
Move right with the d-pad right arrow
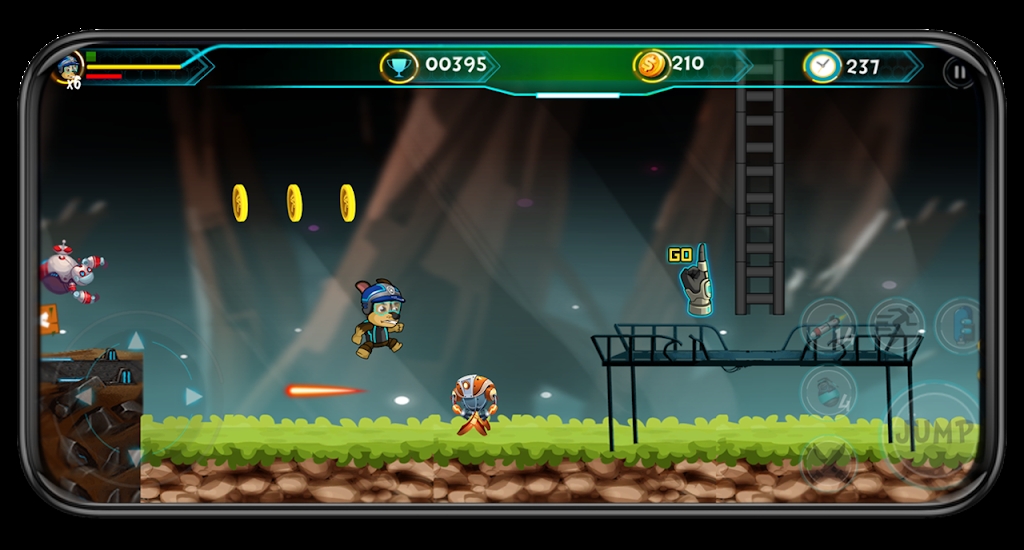194,397
